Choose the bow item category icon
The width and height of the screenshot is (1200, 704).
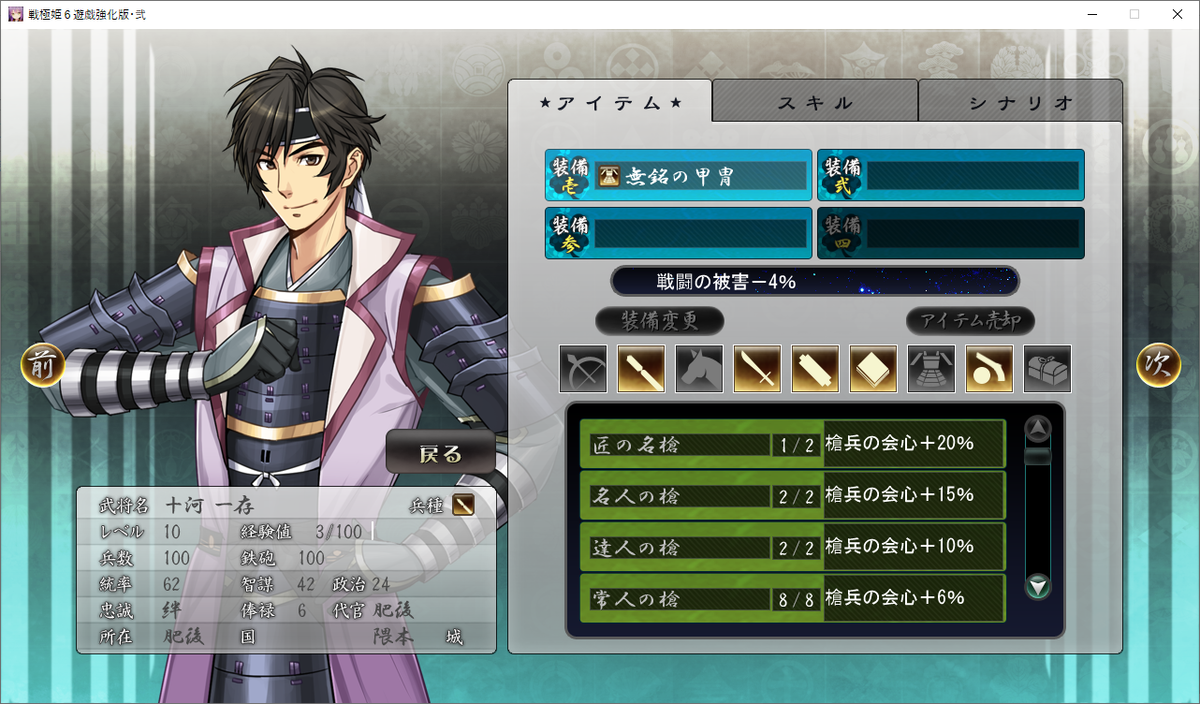pyautogui.click(x=583, y=369)
